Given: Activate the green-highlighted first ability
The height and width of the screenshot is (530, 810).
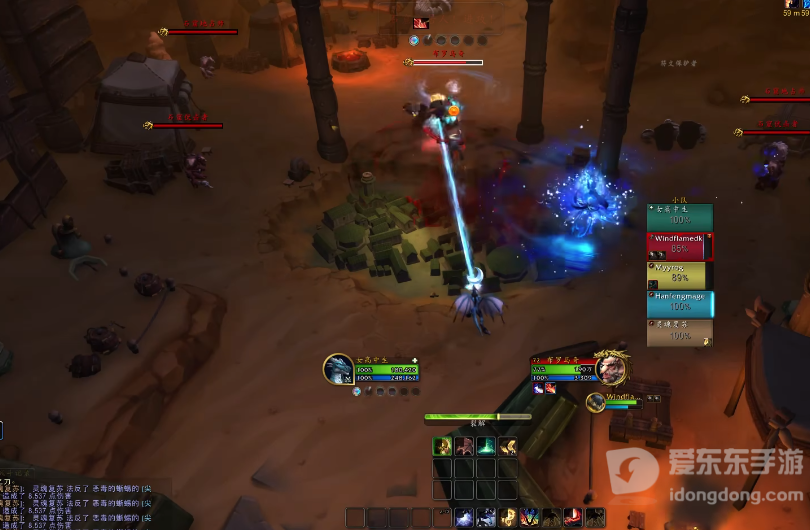Looking at the screenshot, I should click(441, 445).
